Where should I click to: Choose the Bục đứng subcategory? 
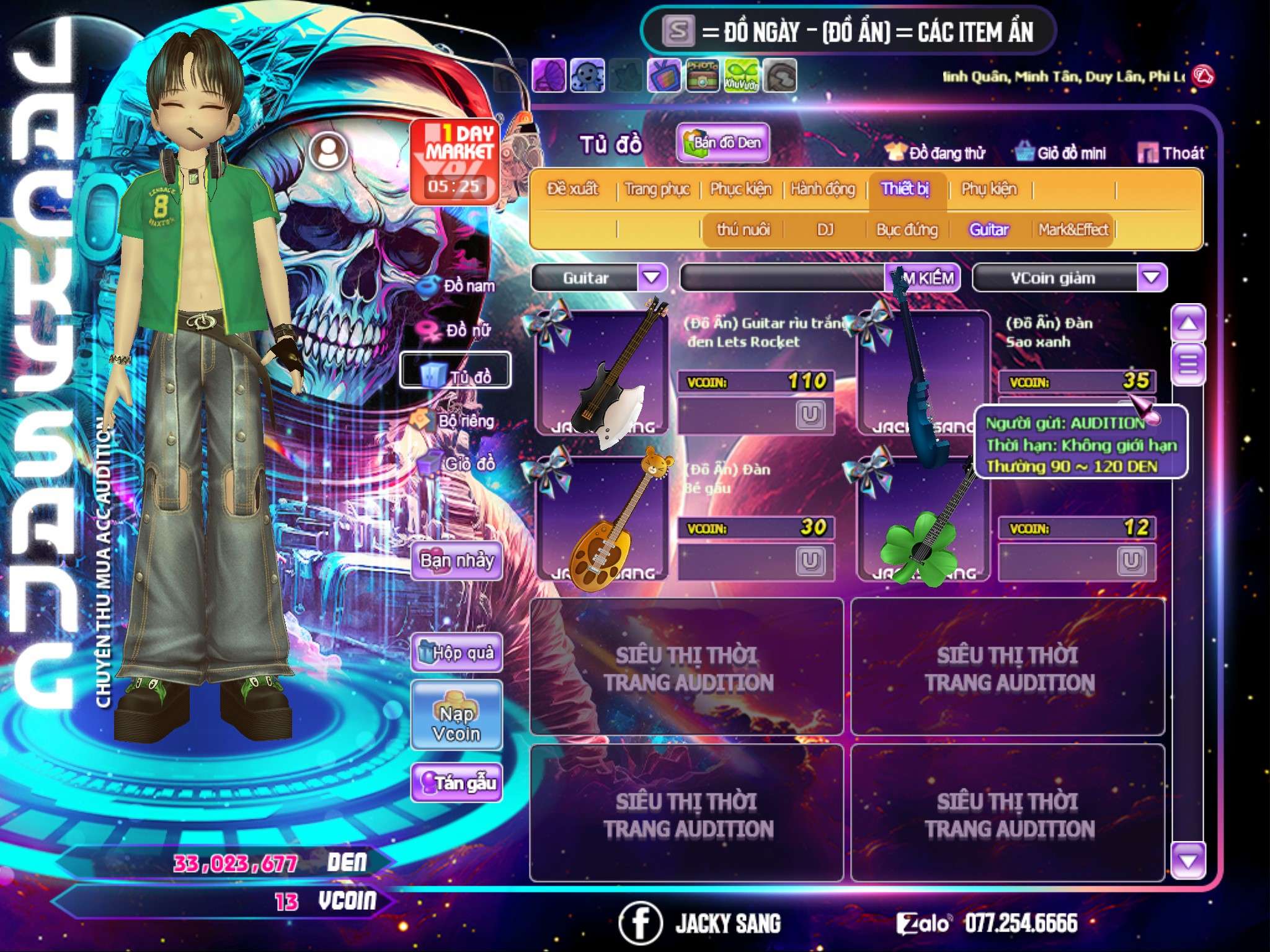[907, 230]
